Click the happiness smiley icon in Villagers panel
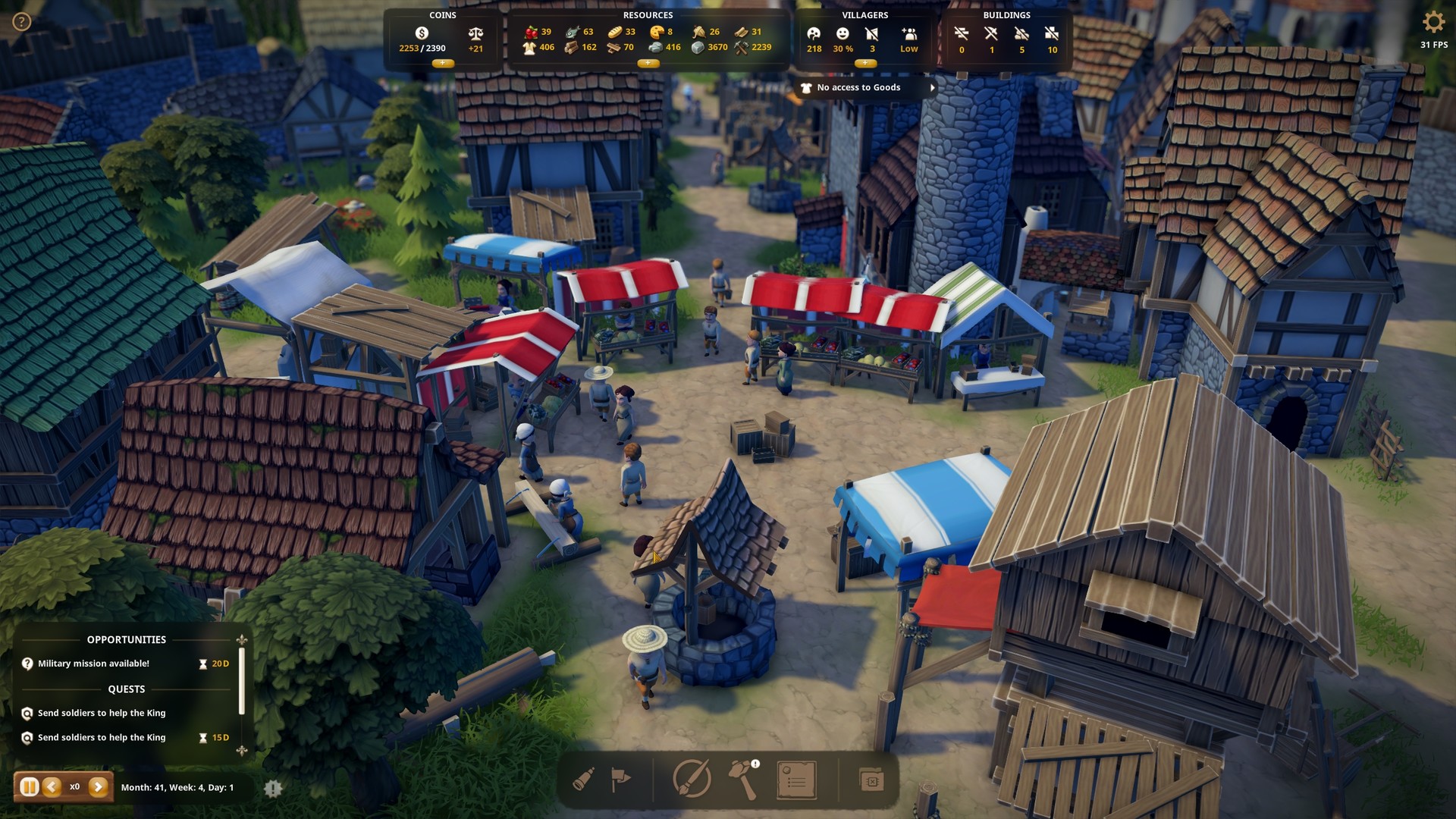This screenshot has height=819, width=1456. [842, 34]
